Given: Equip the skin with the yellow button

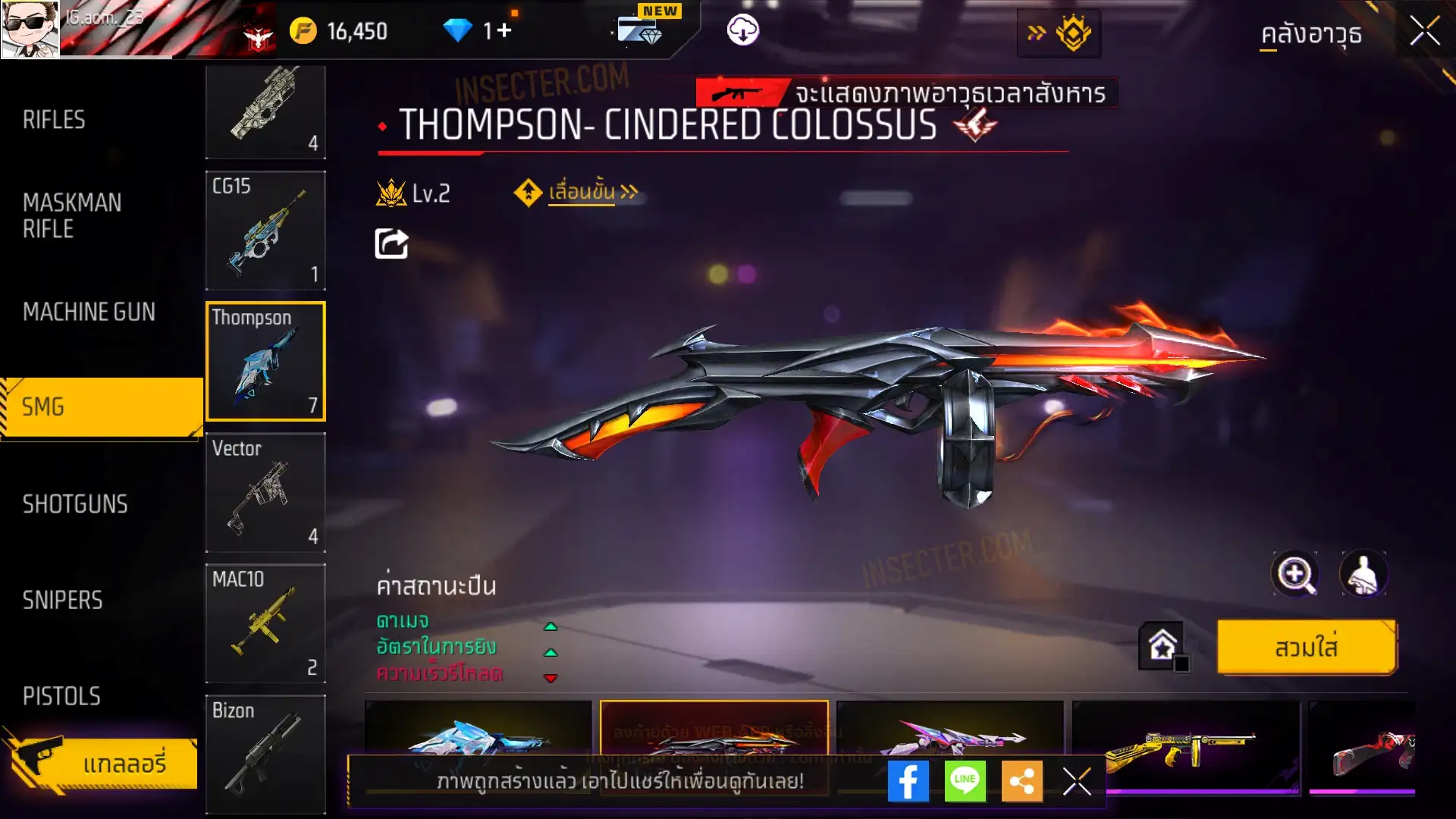Looking at the screenshot, I should 1306,648.
